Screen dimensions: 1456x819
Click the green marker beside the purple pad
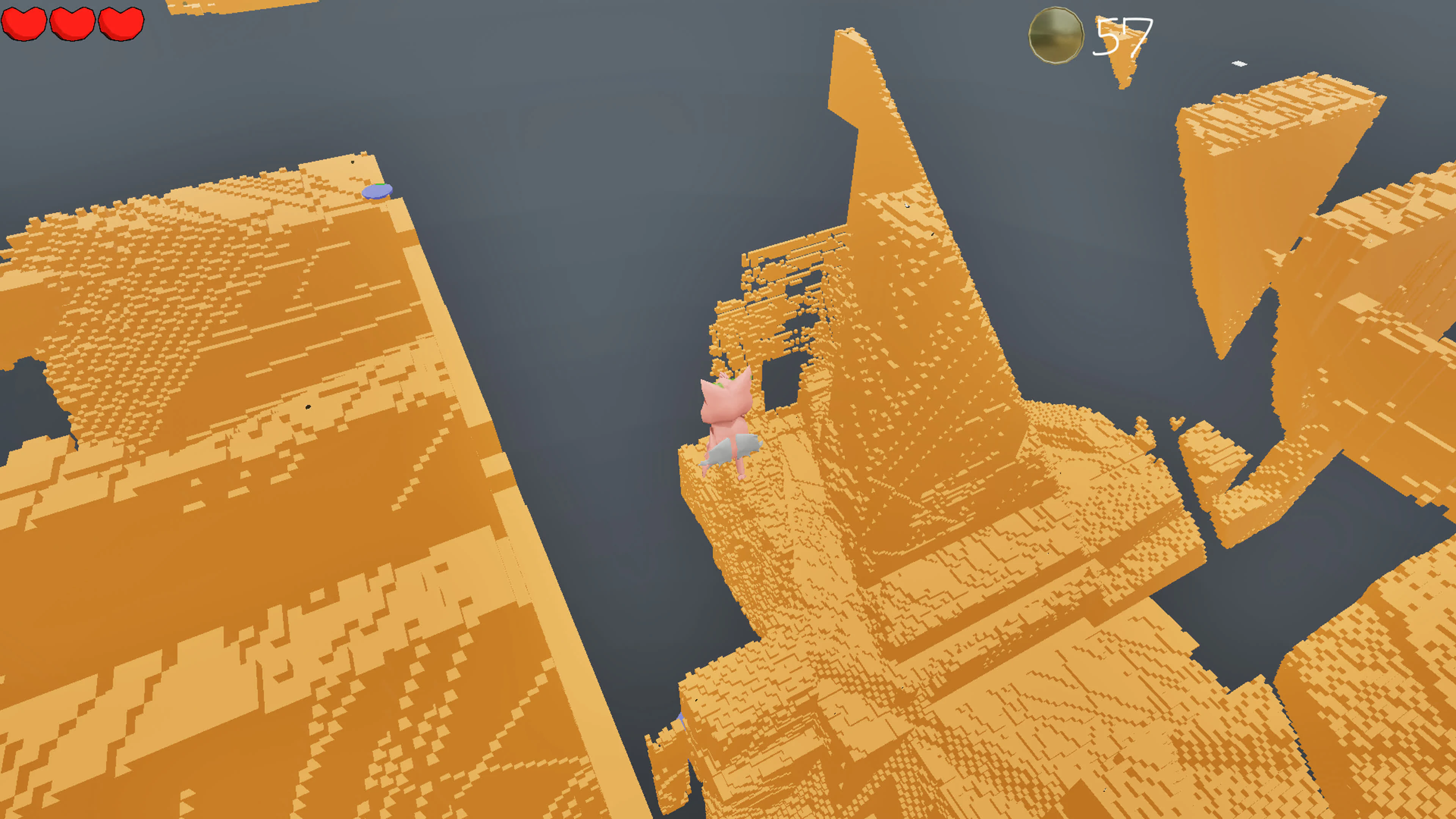click(x=381, y=185)
